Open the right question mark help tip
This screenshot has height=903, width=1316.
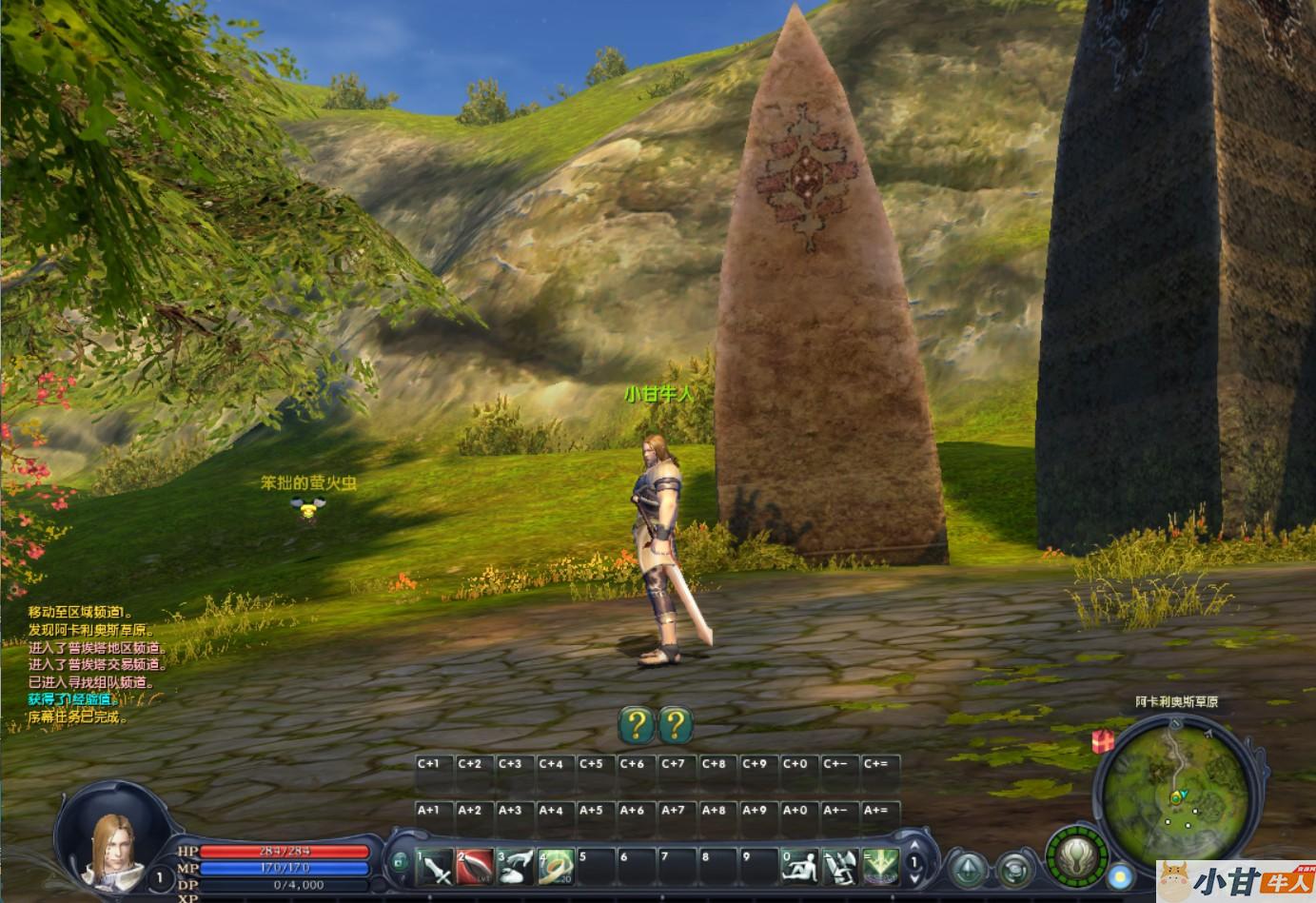(675, 726)
